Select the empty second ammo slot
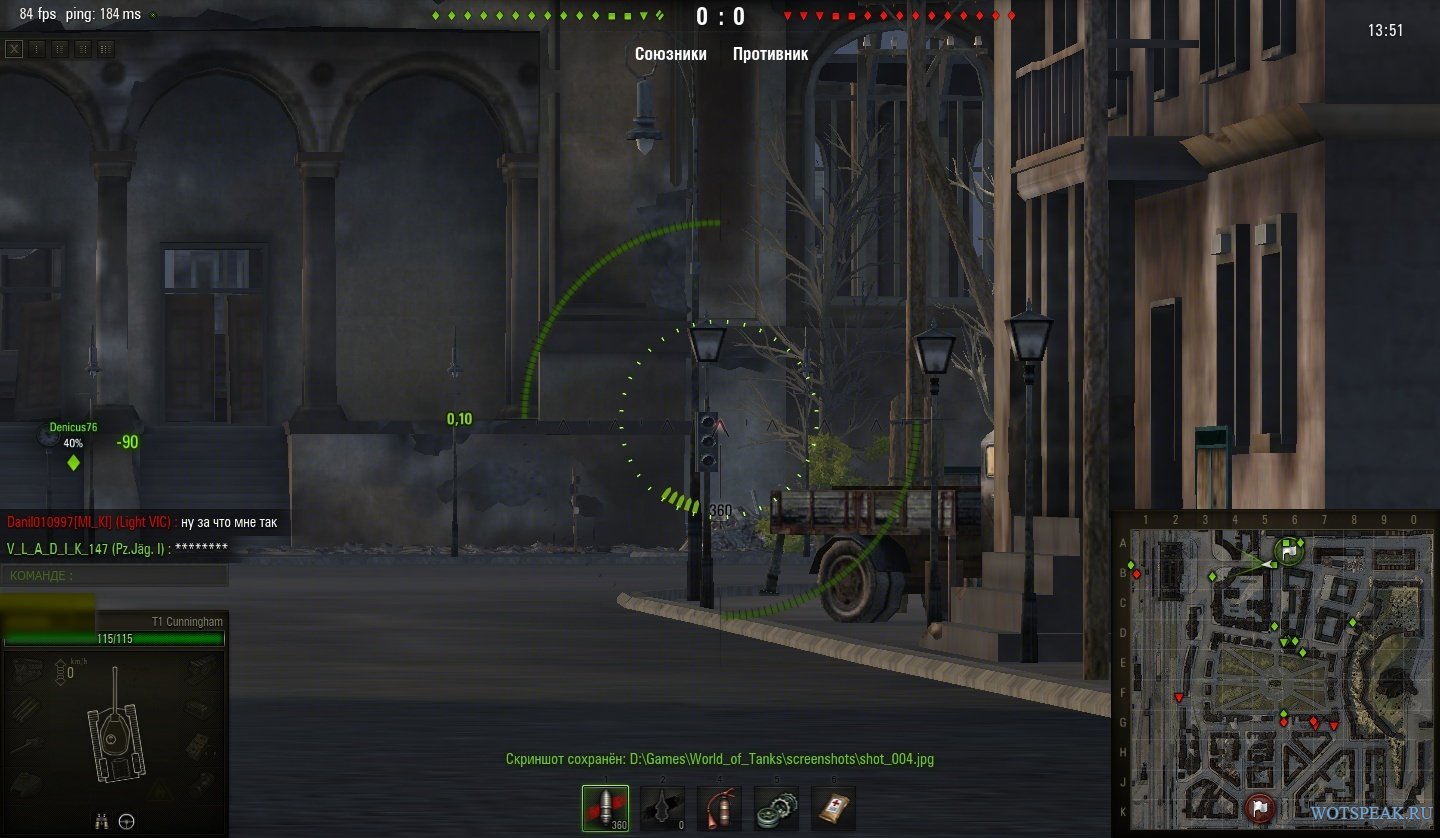The image size is (1440, 838). [x=663, y=808]
